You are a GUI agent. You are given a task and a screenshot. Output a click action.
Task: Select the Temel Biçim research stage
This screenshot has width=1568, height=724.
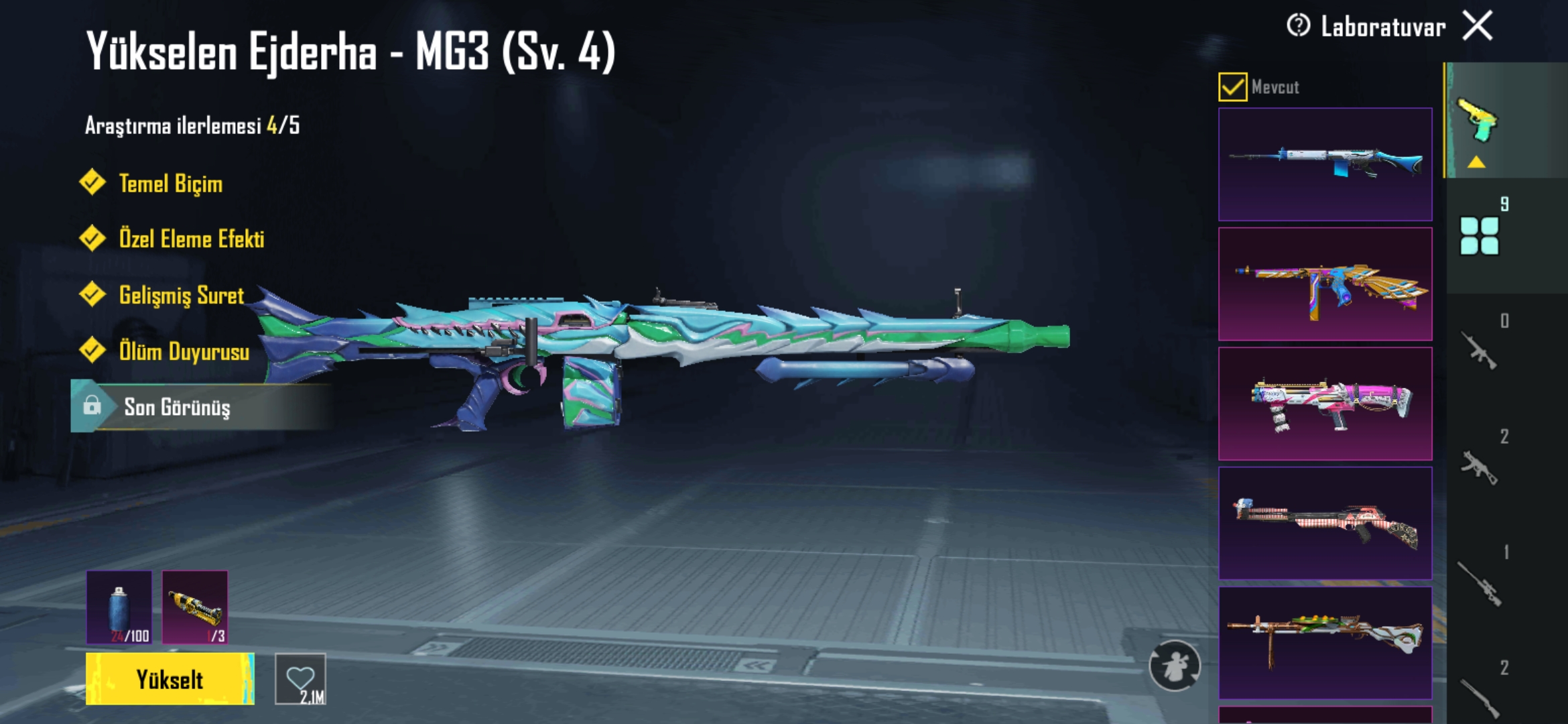pyautogui.click(x=170, y=184)
